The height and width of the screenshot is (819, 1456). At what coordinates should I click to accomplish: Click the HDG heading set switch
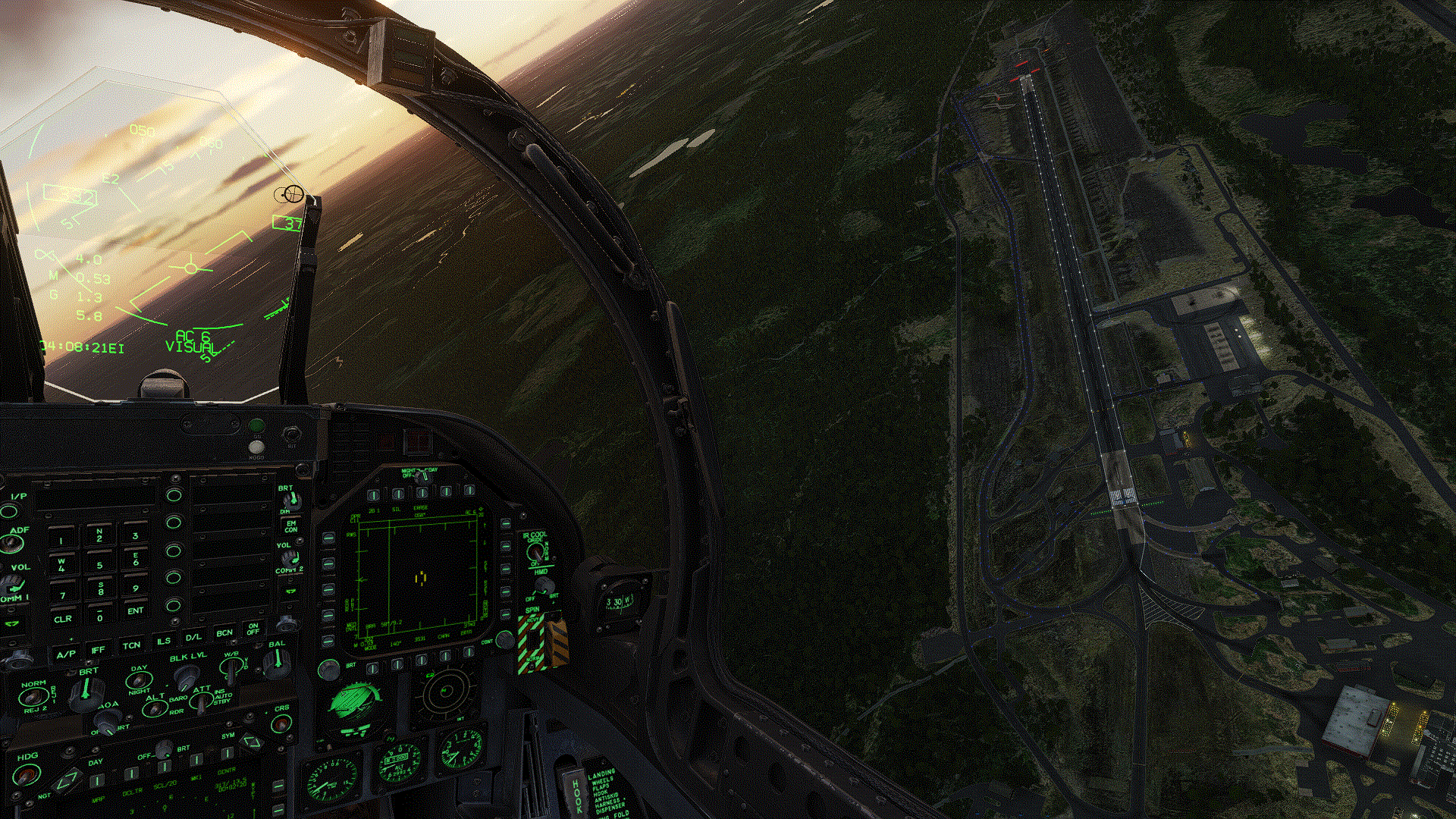tap(28, 775)
